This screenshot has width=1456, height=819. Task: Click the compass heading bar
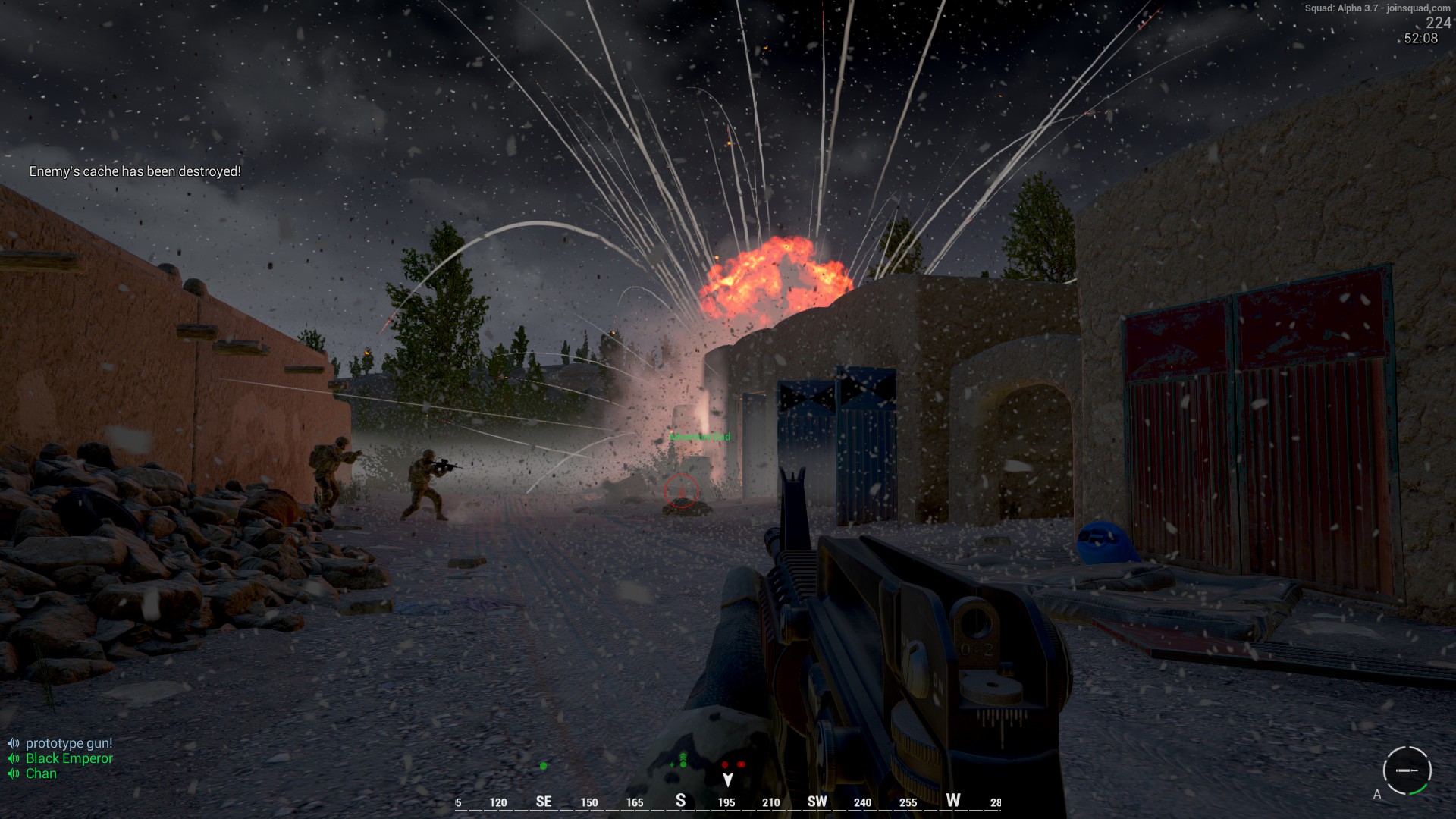pos(727,802)
